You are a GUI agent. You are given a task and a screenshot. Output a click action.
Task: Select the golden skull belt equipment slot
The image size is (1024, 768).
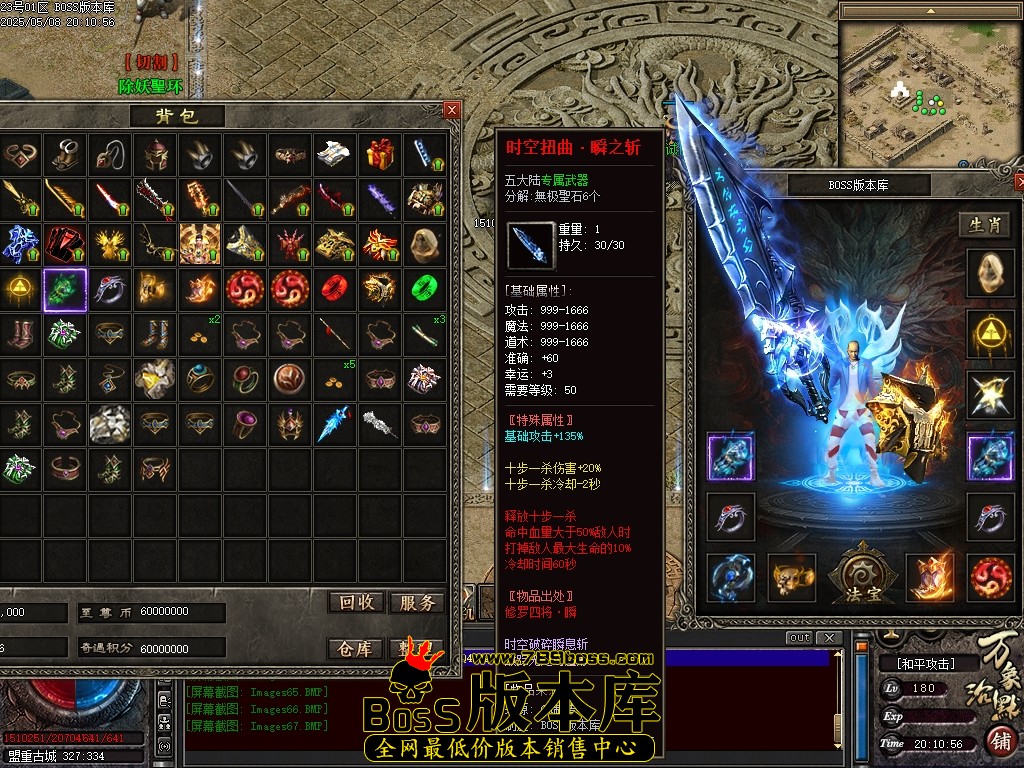click(x=792, y=578)
